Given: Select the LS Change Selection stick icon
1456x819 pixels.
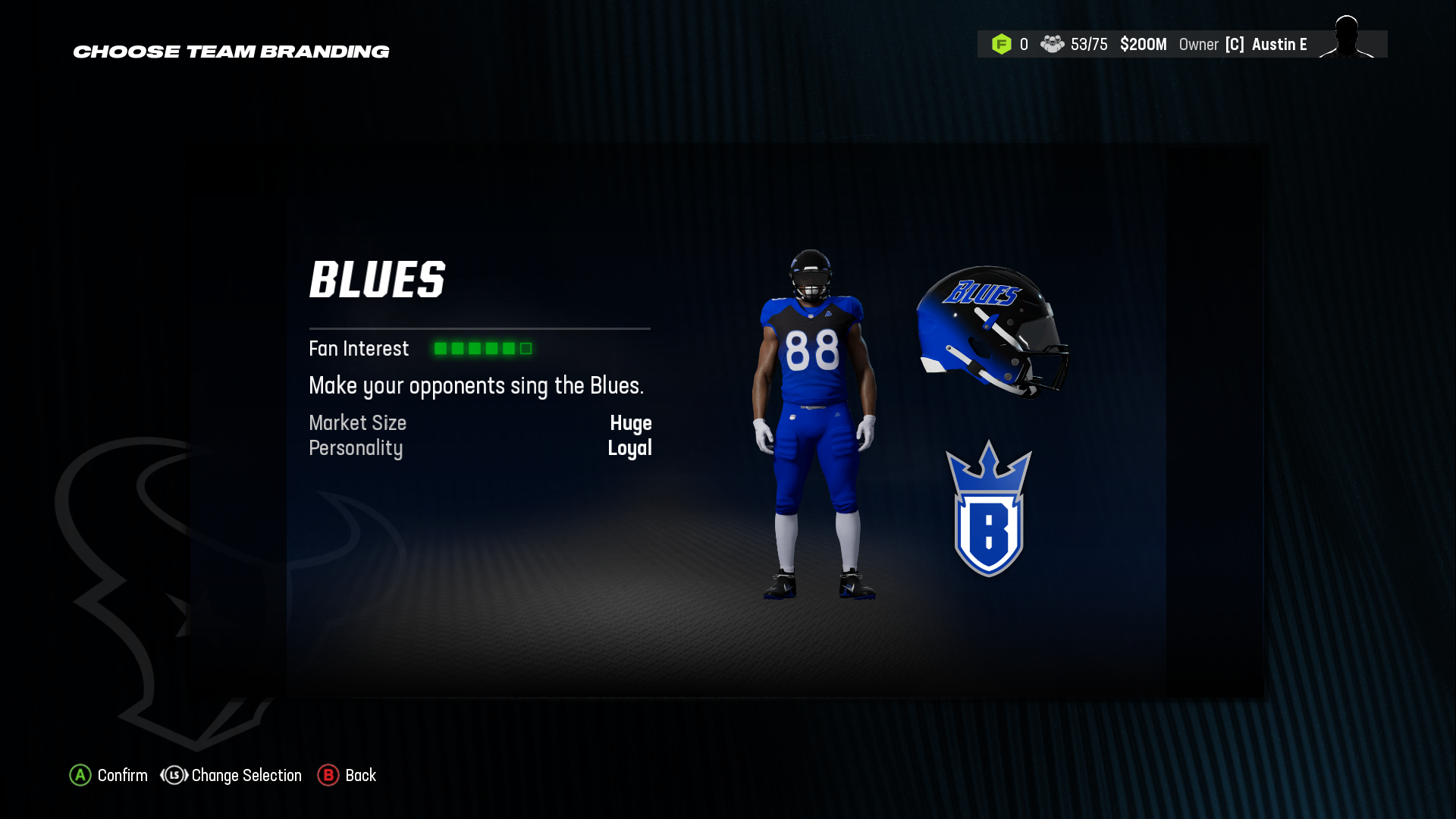Looking at the screenshot, I should (173, 775).
